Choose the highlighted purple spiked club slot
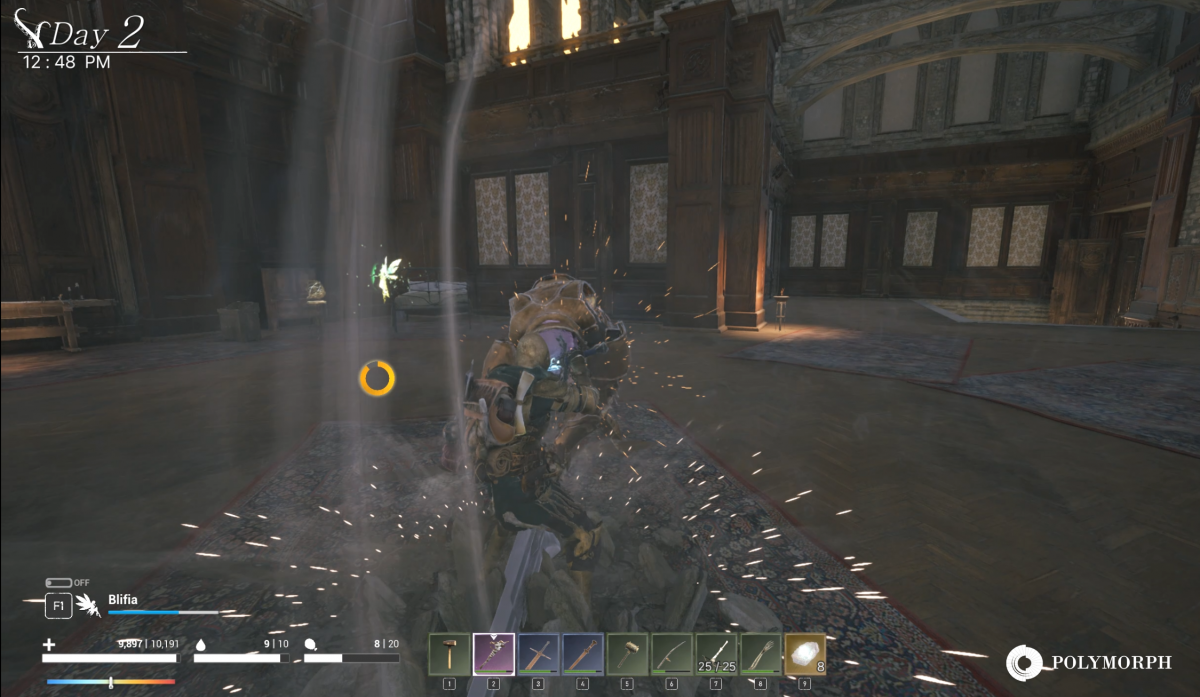The width and height of the screenshot is (1200, 697). coord(493,655)
